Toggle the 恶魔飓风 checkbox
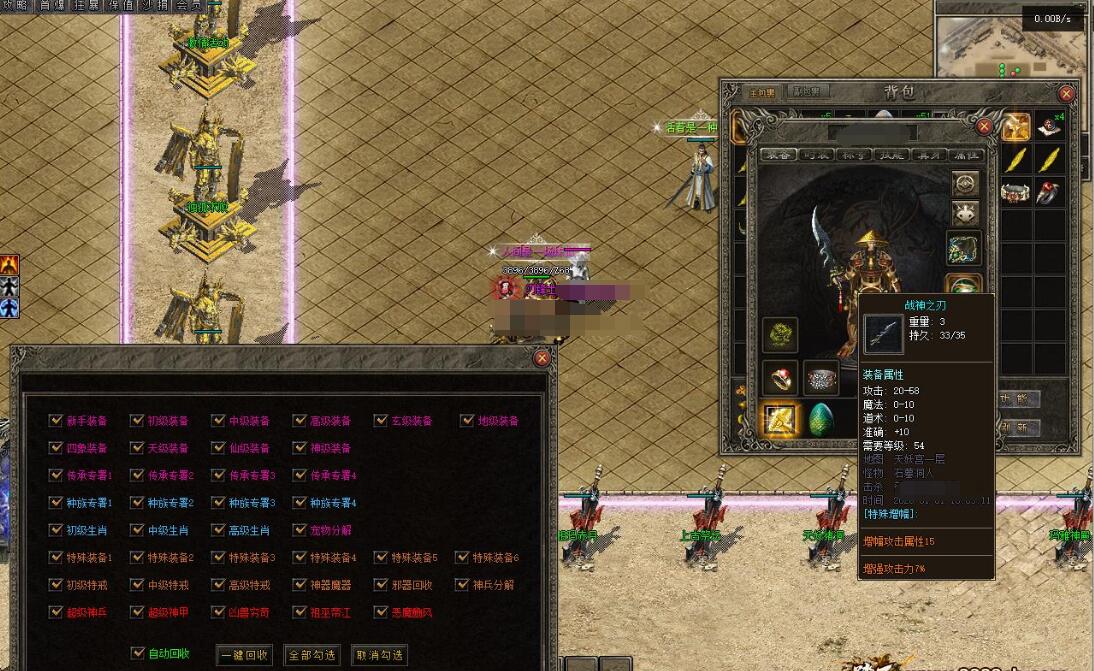Image resolution: width=1094 pixels, height=671 pixels. tap(381, 611)
